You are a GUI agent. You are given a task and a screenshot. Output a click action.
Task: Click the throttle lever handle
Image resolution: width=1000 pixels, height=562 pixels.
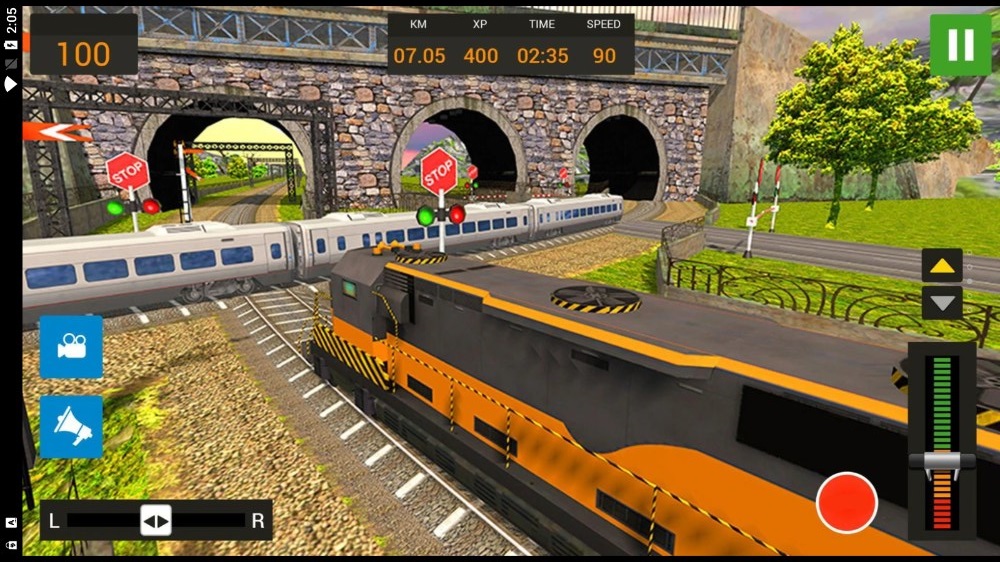pyautogui.click(x=941, y=461)
